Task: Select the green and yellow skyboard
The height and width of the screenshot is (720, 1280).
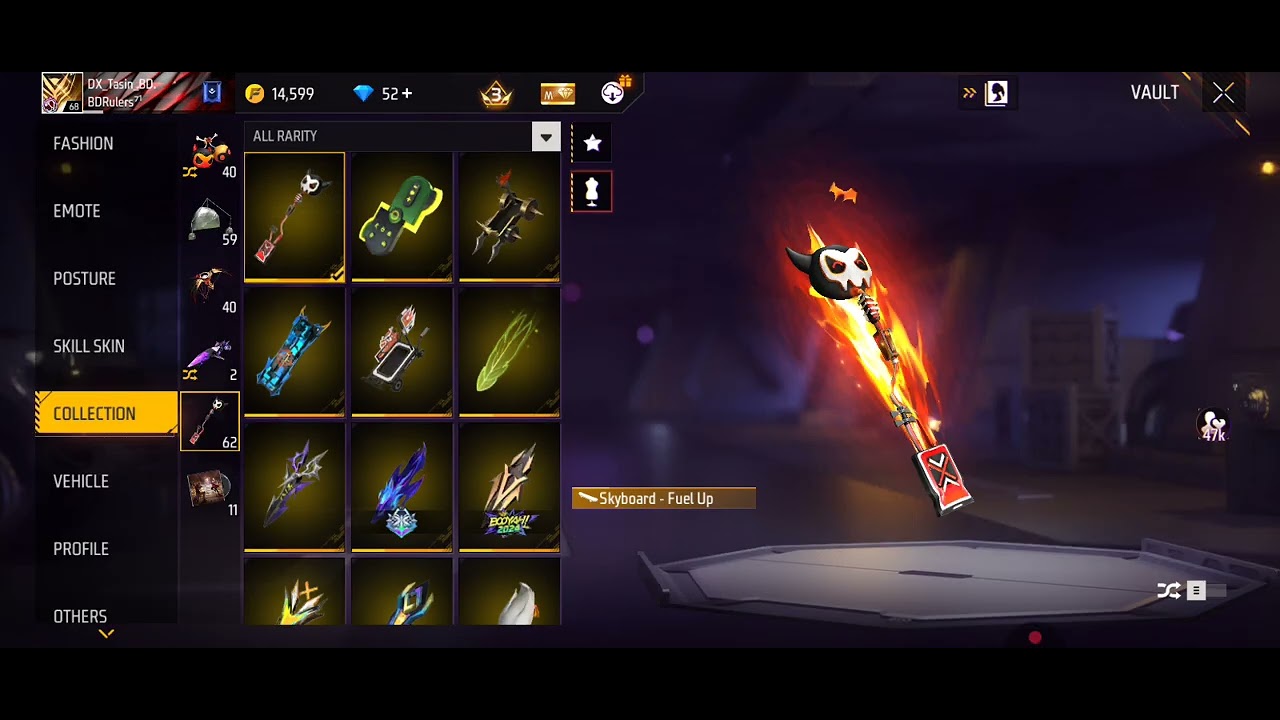Action: tap(402, 216)
